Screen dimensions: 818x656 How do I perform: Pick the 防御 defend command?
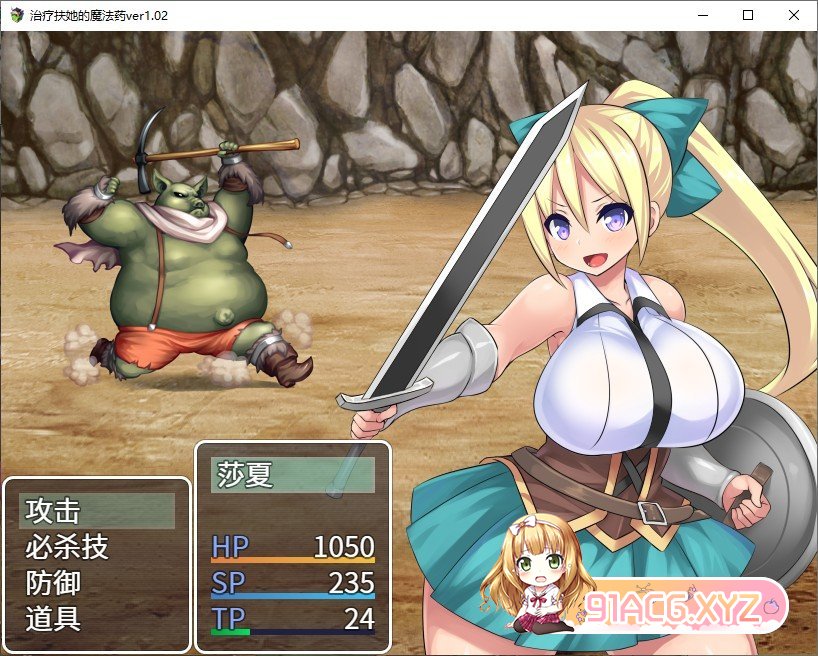click(96, 582)
